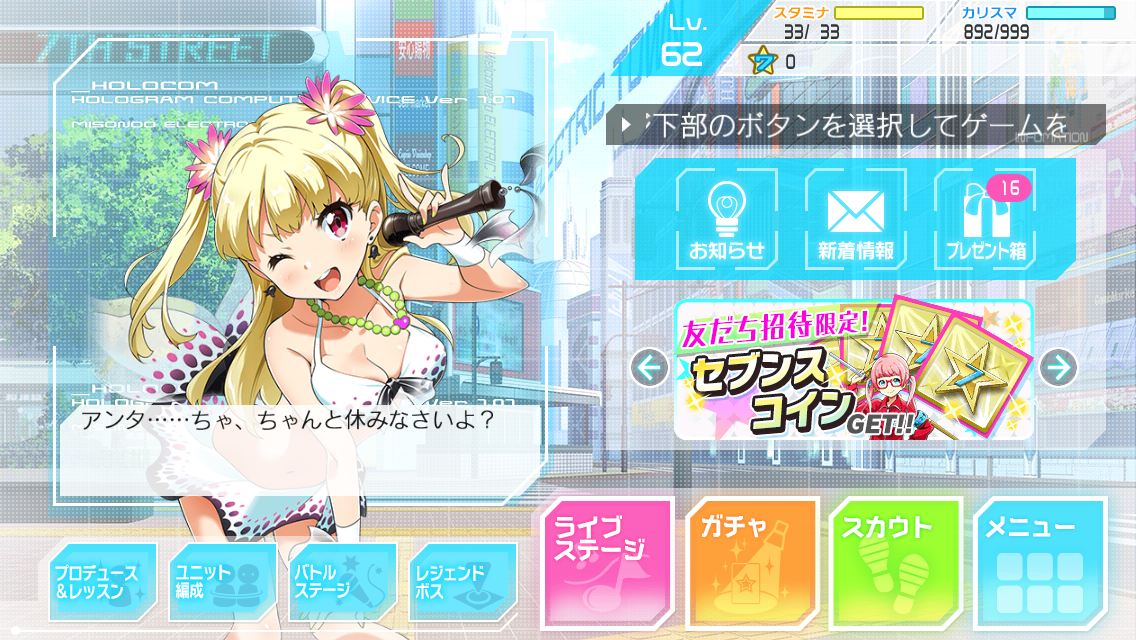
Task: Click the scrolling help message bar
Action: tap(855, 126)
